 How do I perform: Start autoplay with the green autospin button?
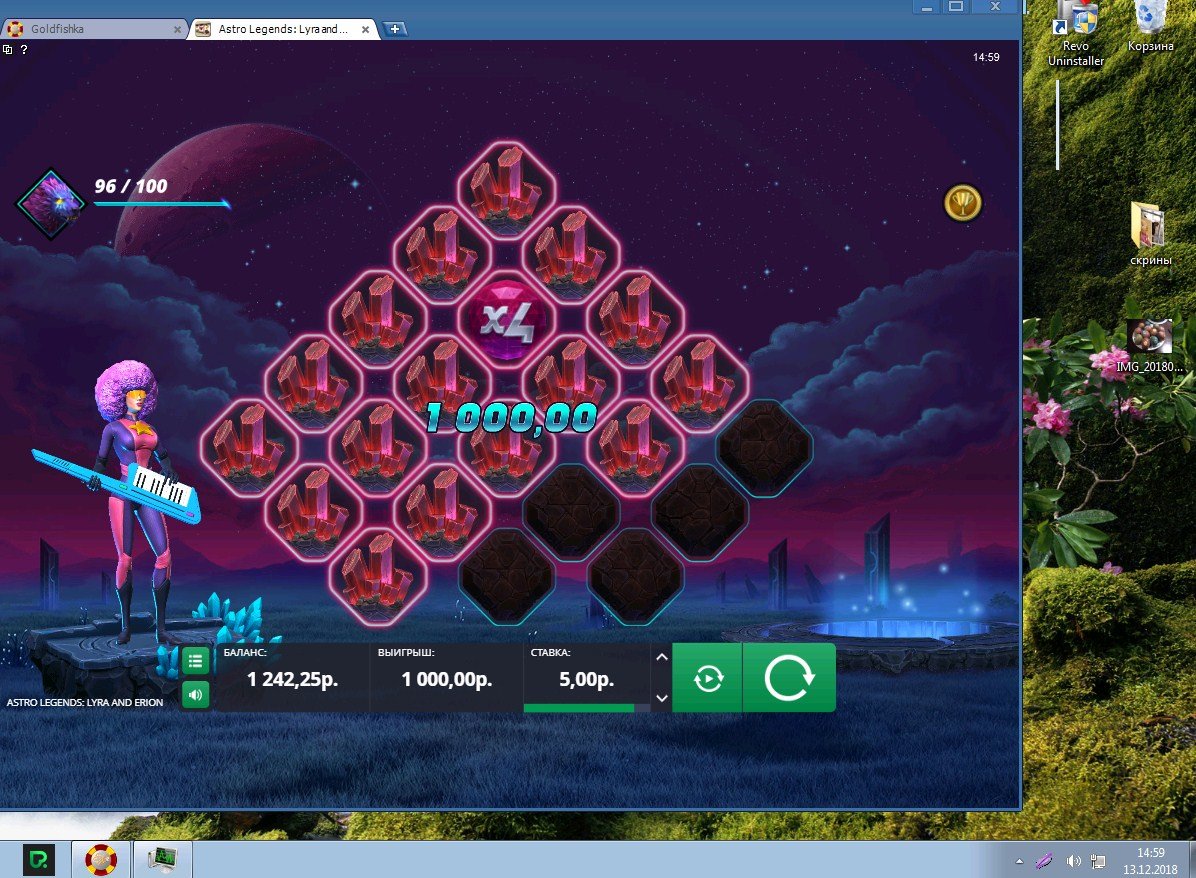(707, 678)
